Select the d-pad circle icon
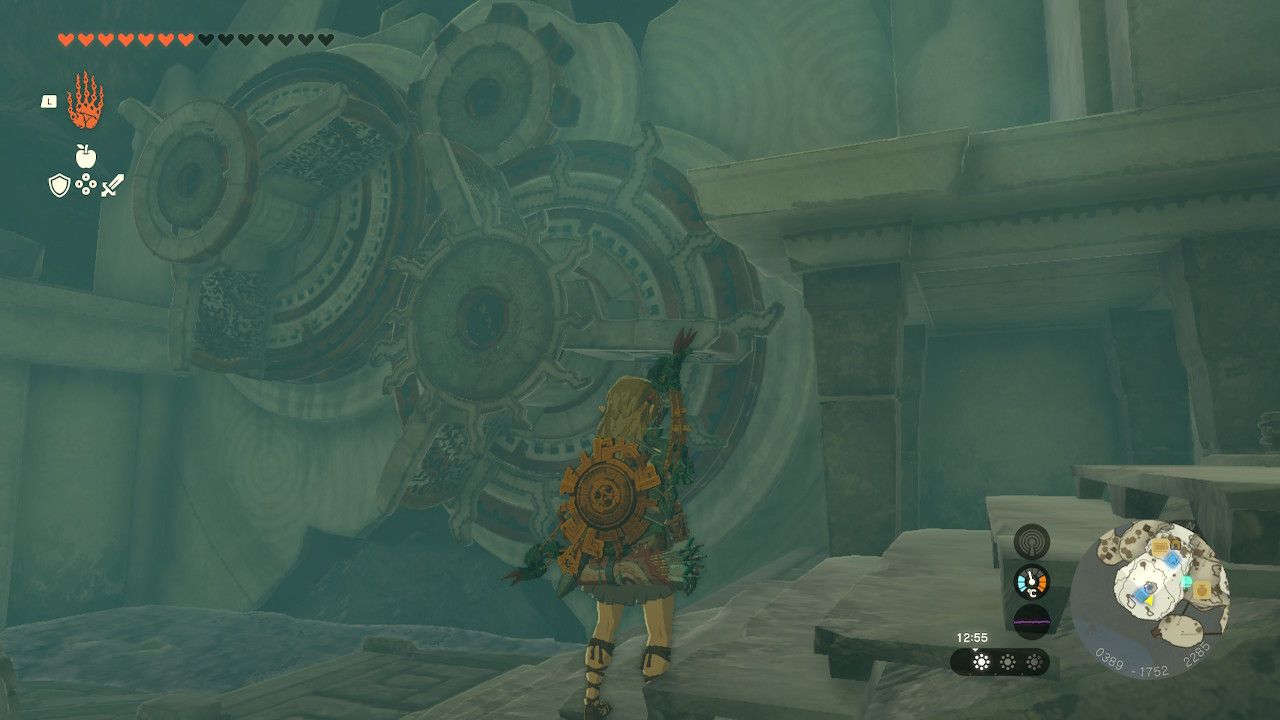 click(85, 183)
